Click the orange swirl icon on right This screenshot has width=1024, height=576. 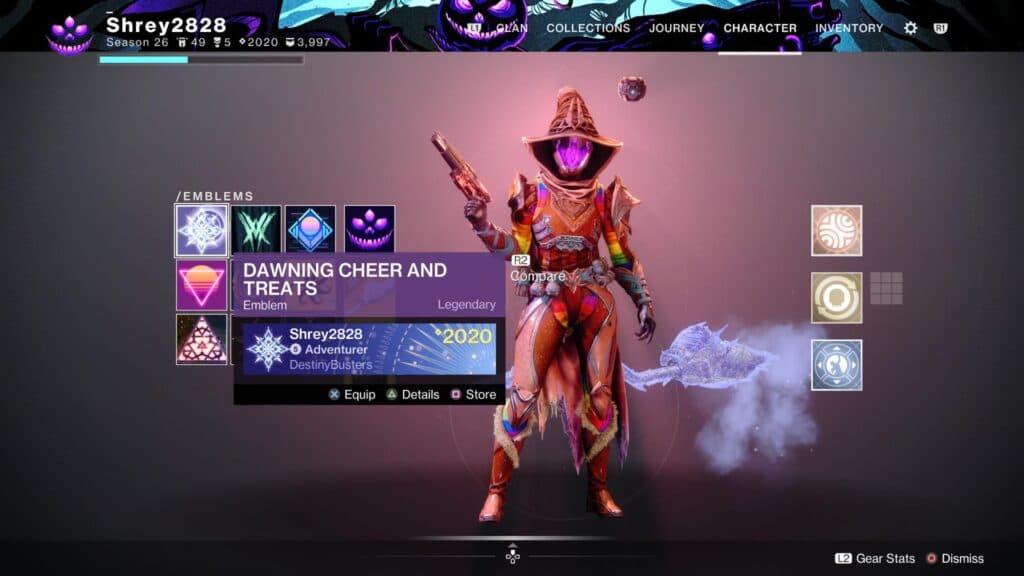836,231
